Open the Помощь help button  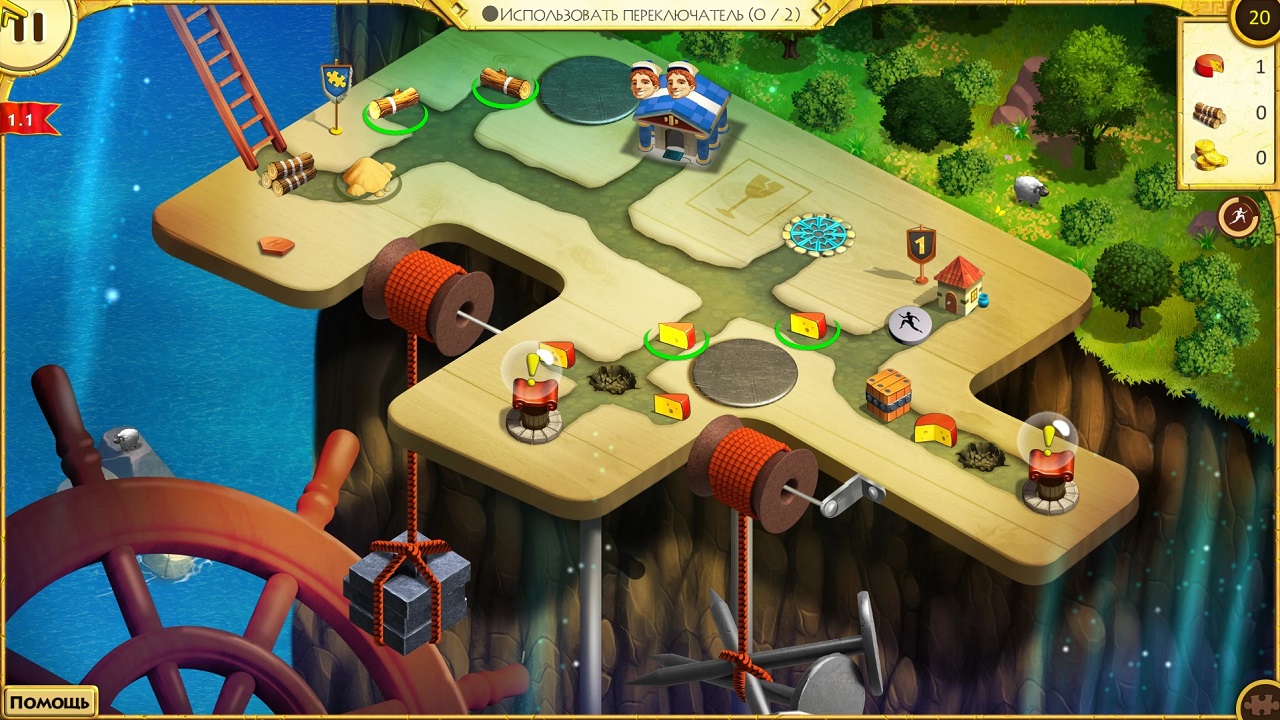[49, 702]
